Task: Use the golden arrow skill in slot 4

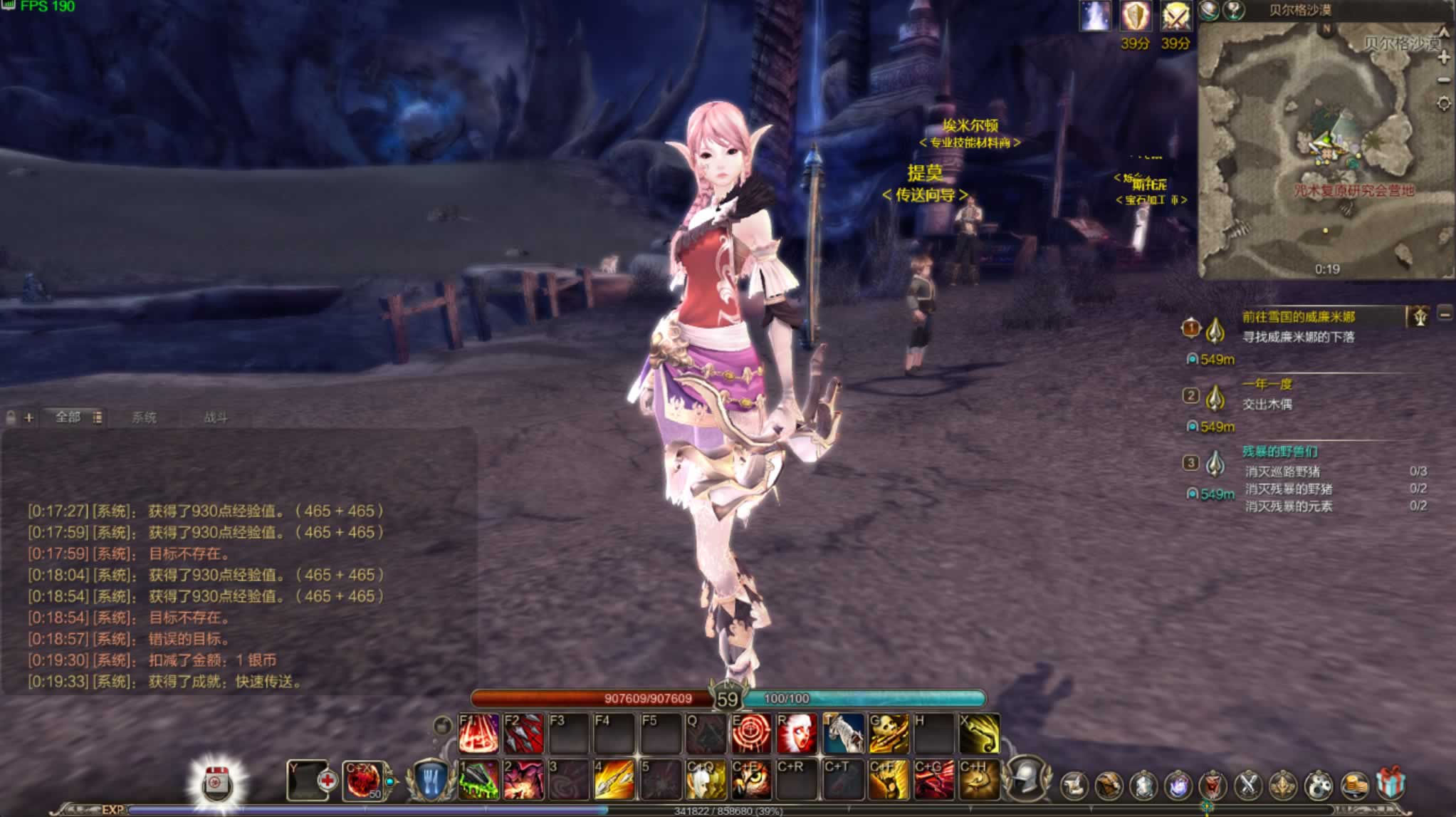Action: click(614, 780)
